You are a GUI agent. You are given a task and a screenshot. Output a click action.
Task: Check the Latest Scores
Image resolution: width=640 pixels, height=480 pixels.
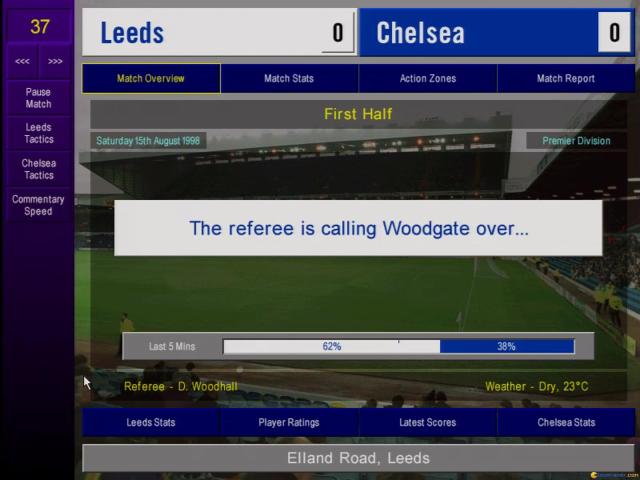[427, 422]
